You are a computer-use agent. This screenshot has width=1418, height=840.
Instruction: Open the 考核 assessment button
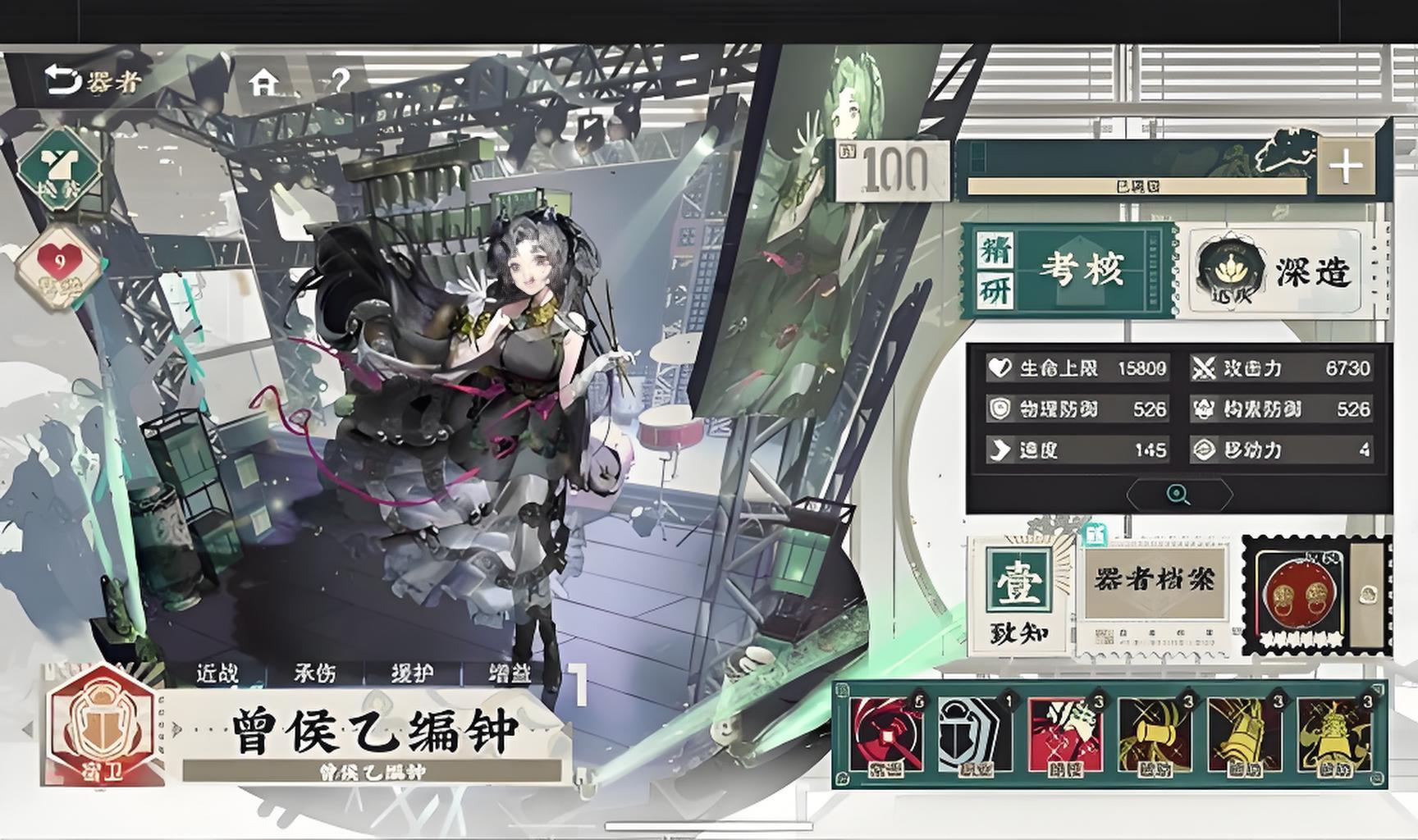(x=1068, y=270)
